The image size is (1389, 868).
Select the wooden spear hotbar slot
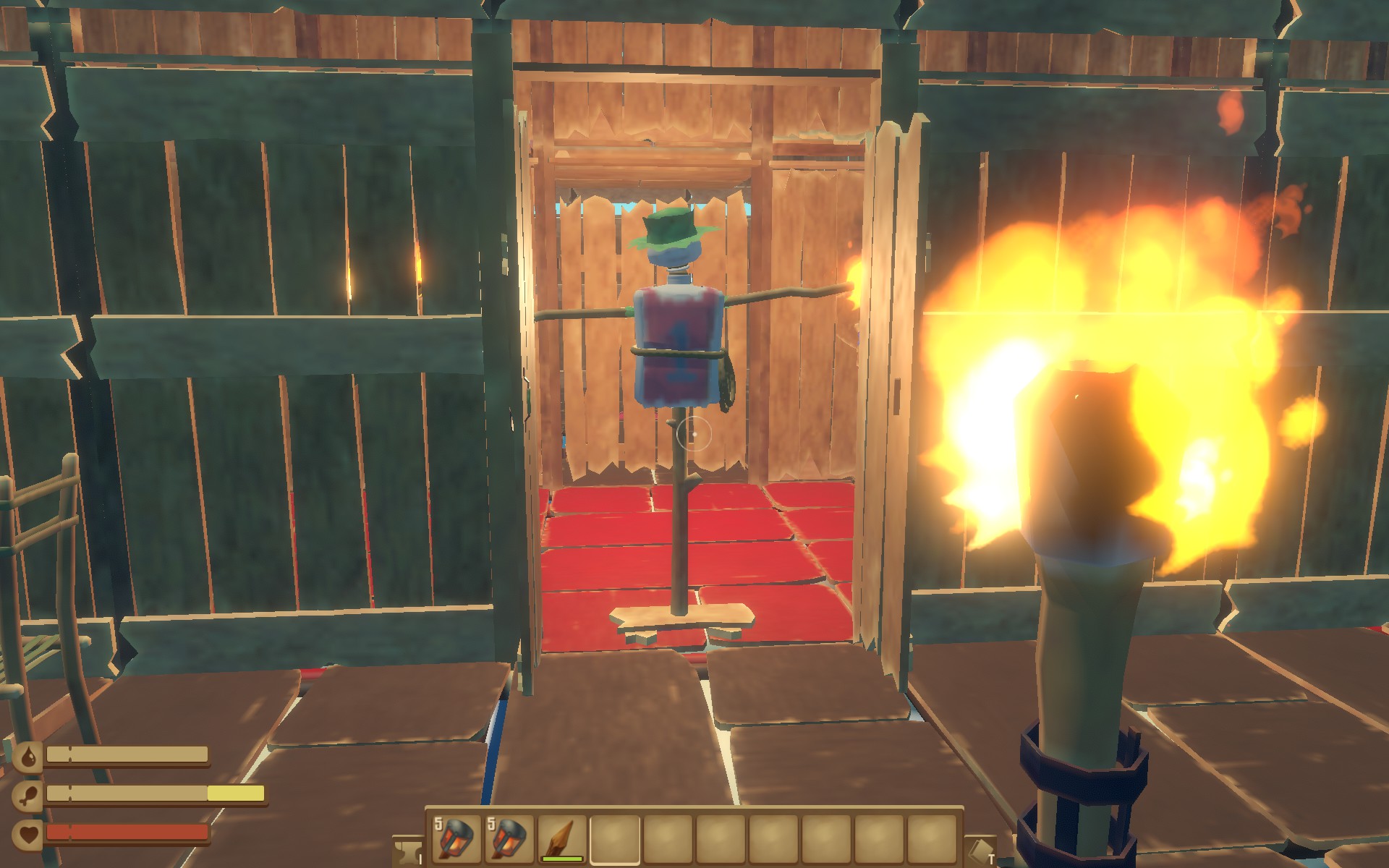click(x=562, y=839)
